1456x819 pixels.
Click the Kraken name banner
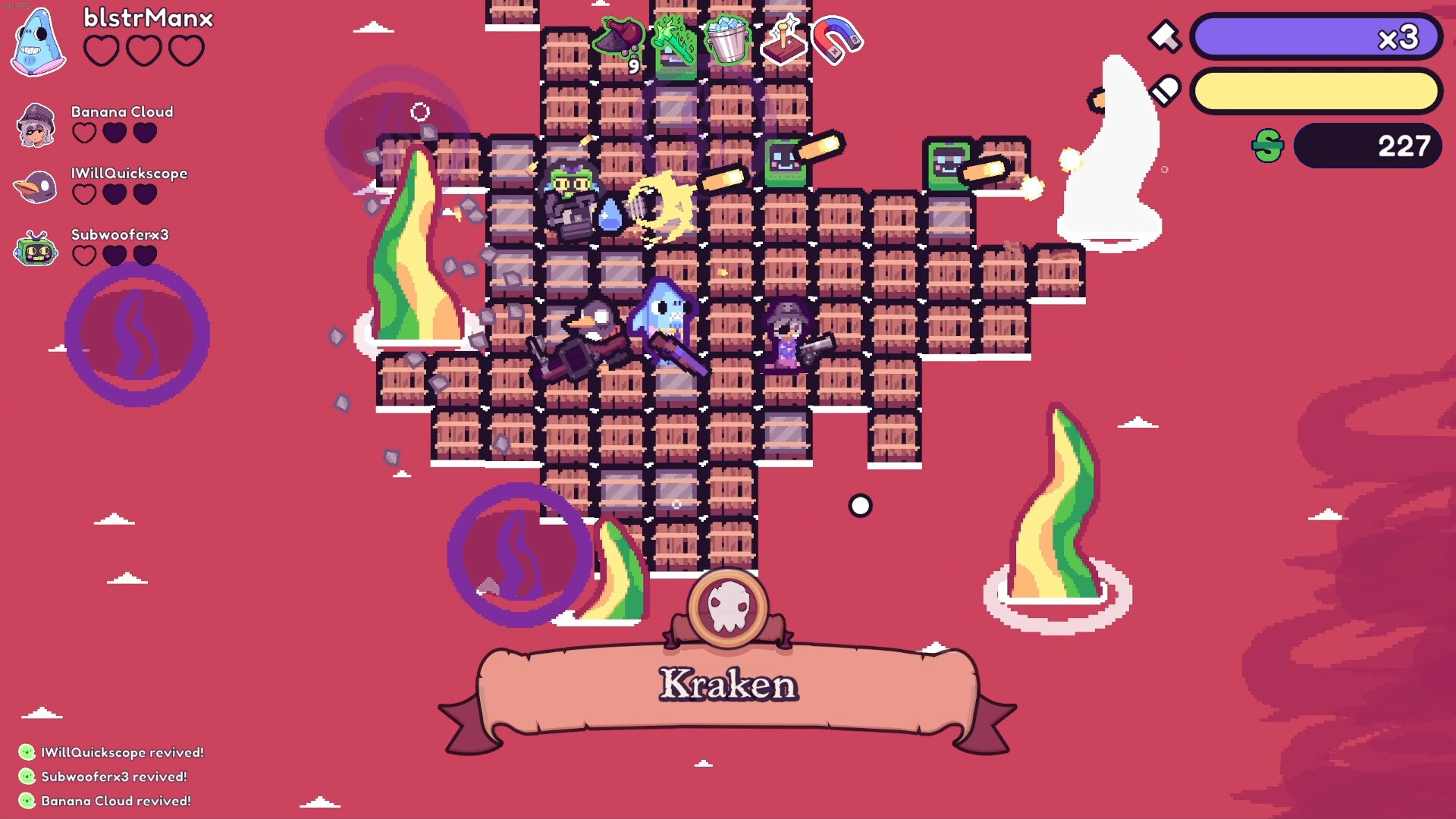pyautogui.click(x=728, y=685)
